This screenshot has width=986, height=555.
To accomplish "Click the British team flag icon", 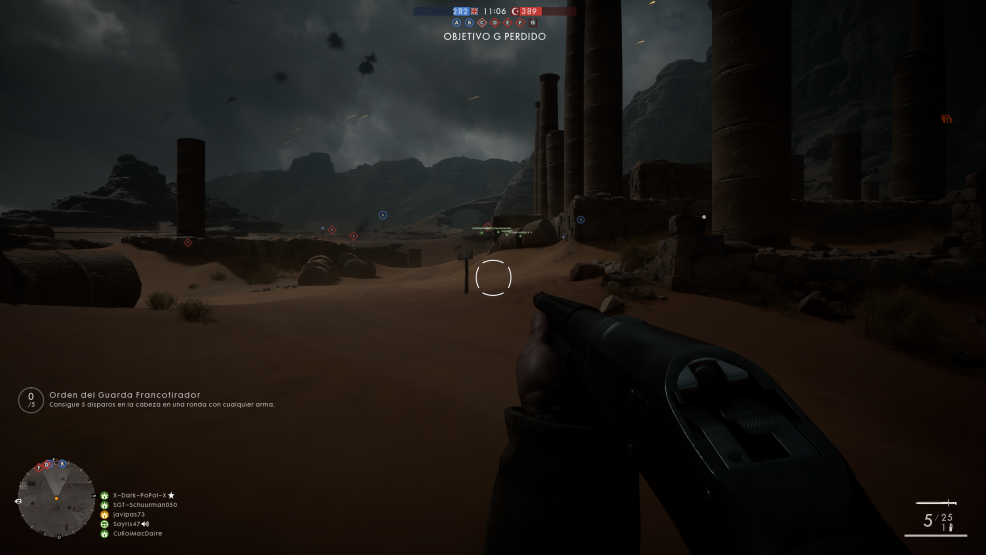I will click(x=474, y=11).
